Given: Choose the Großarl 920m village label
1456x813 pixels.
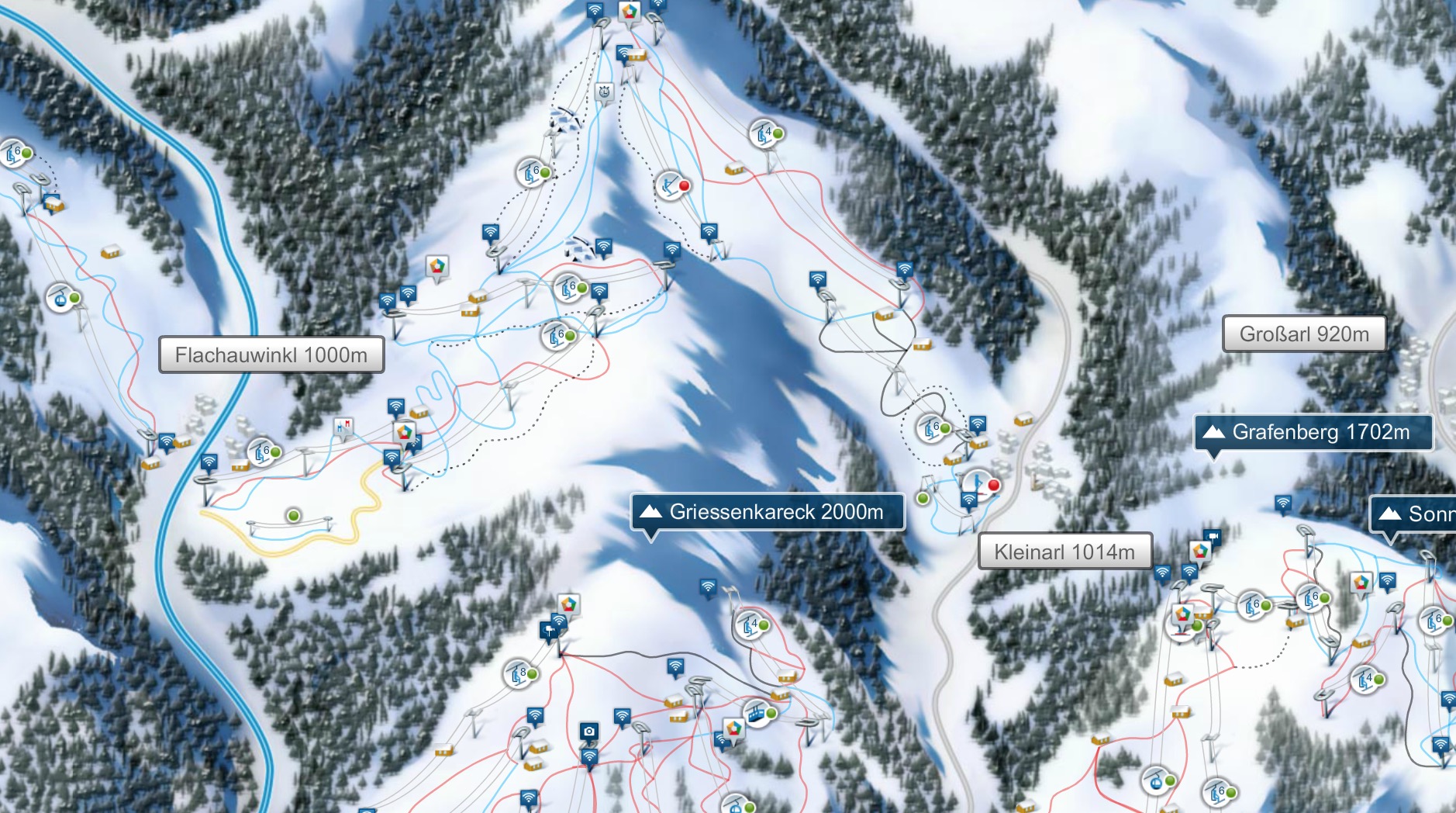Looking at the screenshot, I should click(1304, 334).
